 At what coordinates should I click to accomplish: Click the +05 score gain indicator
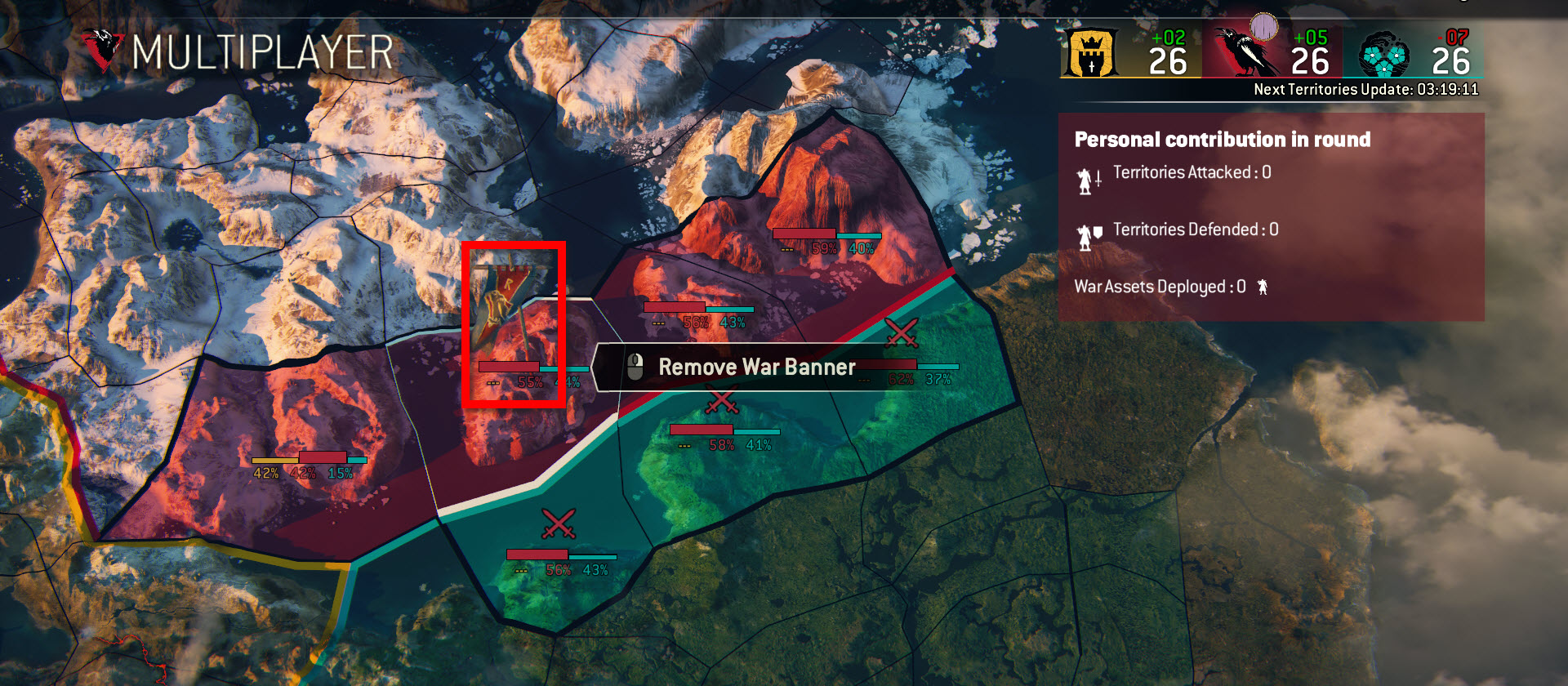tap(1310, 37)
